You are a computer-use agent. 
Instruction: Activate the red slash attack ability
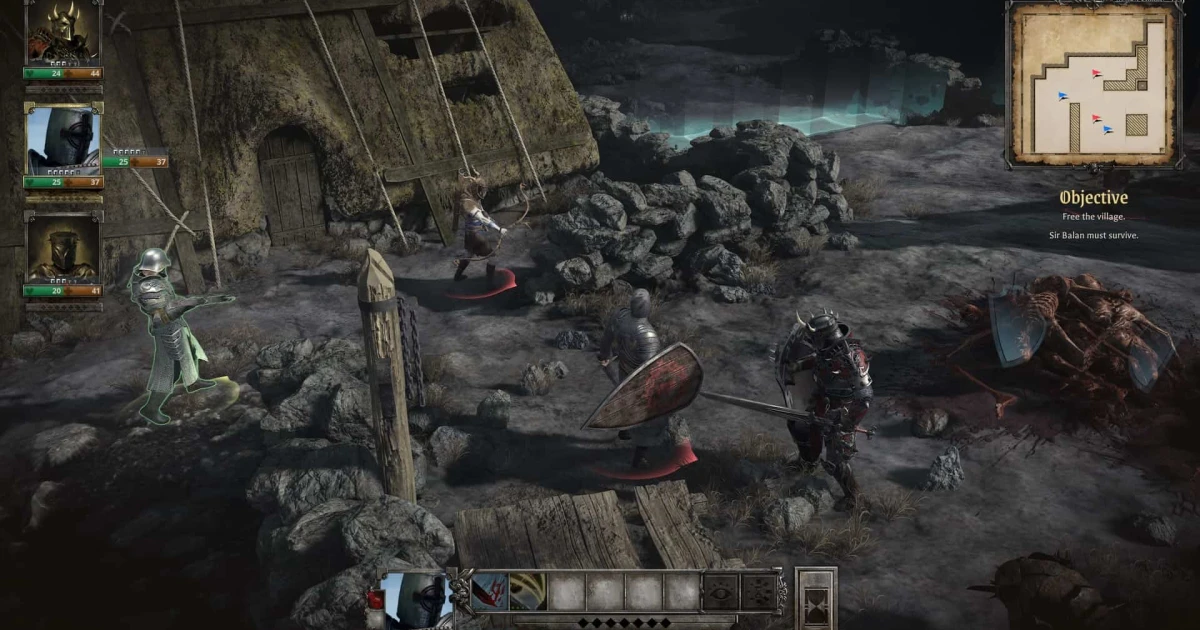point(489,591)
